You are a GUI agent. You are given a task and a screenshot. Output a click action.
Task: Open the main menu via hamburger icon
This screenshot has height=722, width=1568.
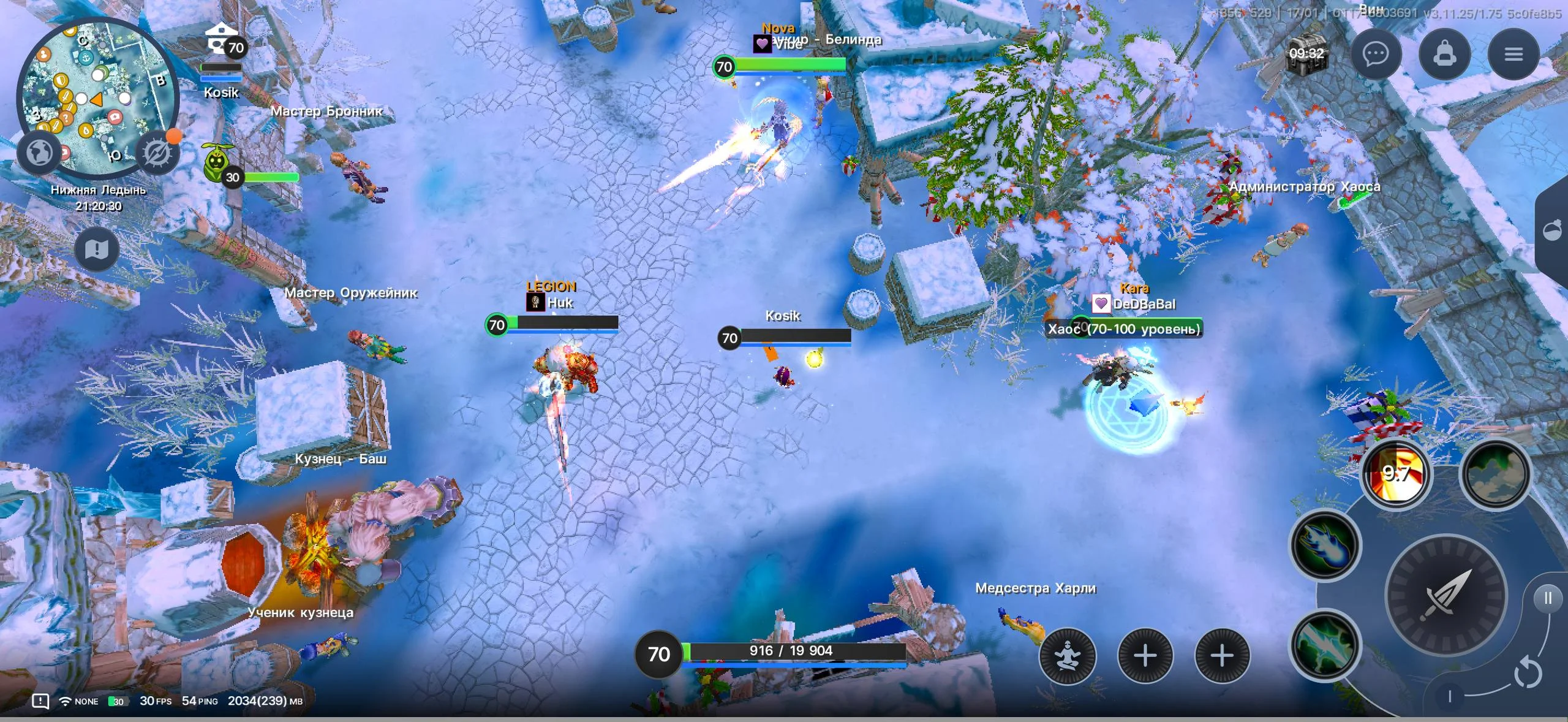[1514, 54]
